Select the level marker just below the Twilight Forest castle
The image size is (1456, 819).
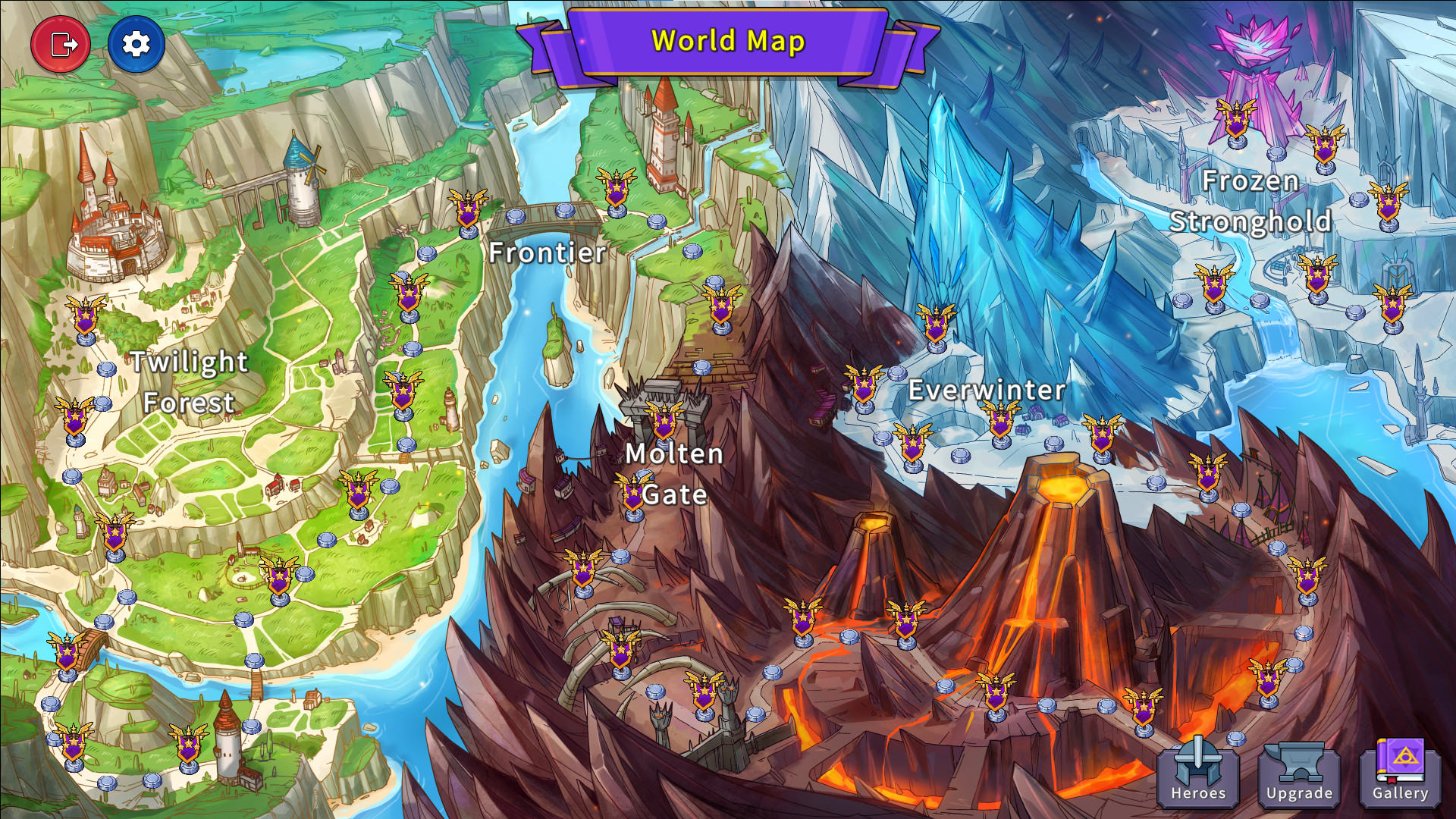pos(86,318)
